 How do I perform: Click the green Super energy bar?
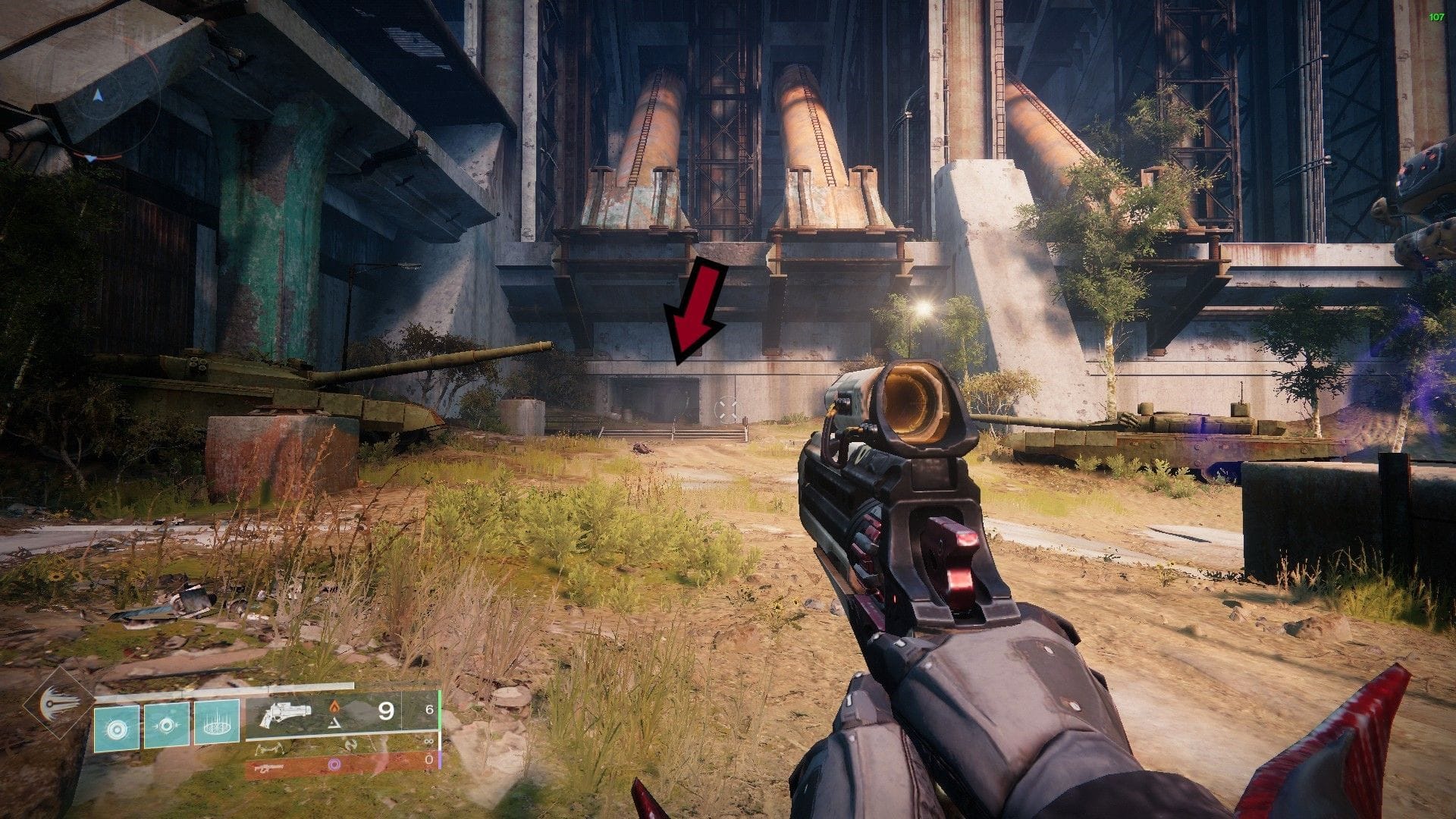[x=440, y=713]
